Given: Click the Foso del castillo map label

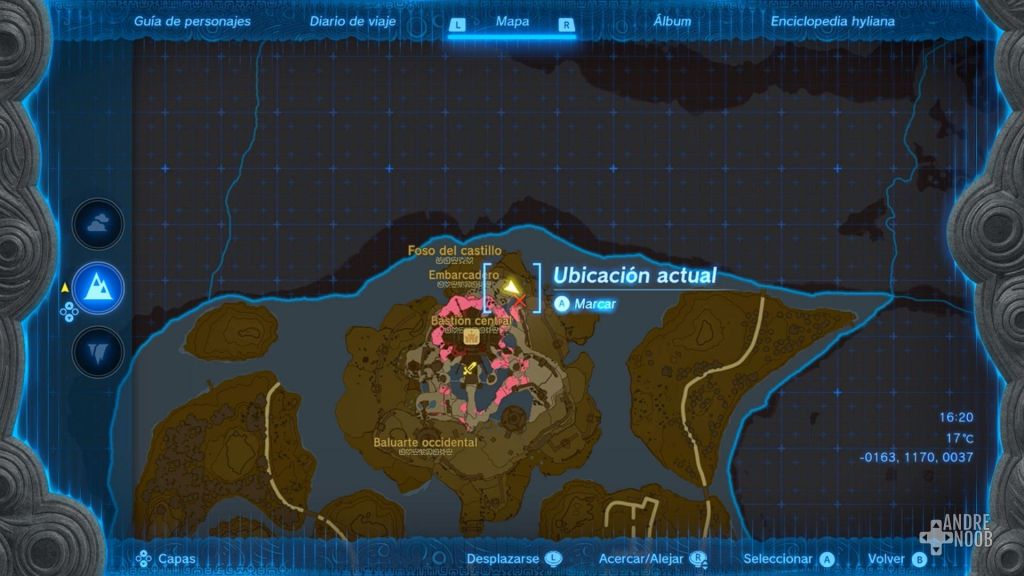Looking at the screenshot, I should (x=454, y=250).
